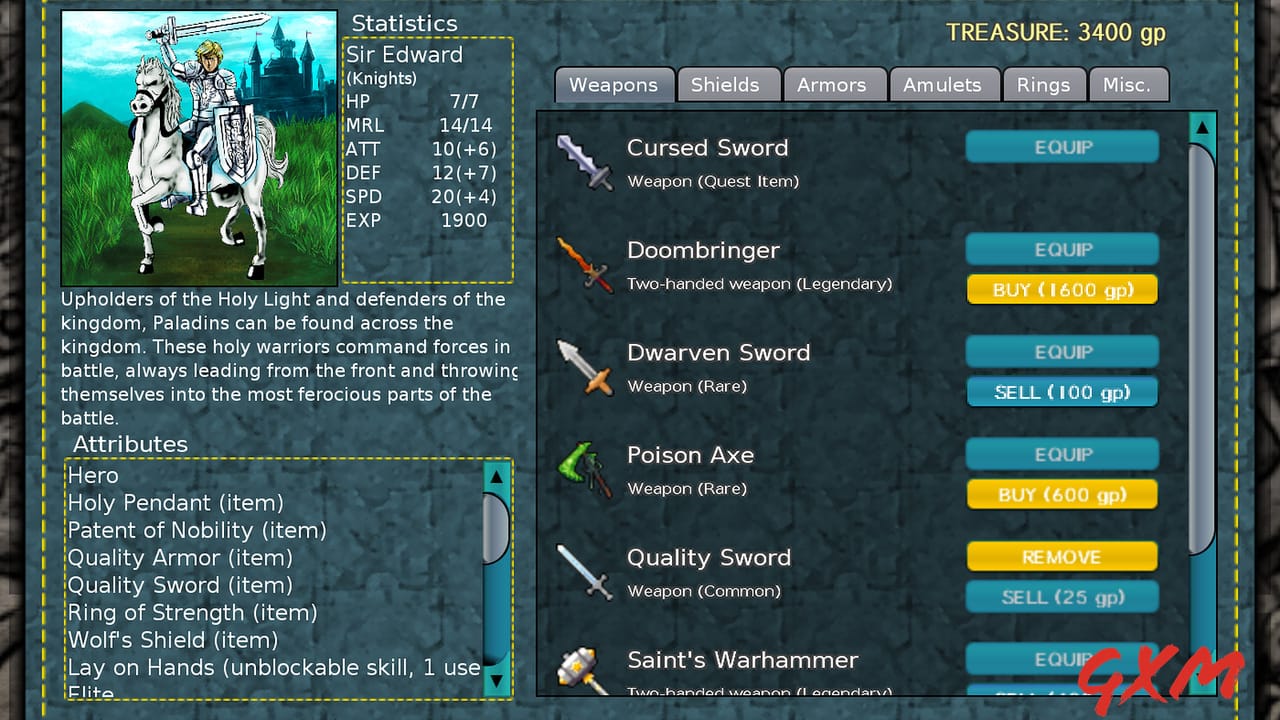The height and width of the screenshot is (720, 1280).
Task: Click the Dwarven Sword item icon
Action: coord(585,369)
